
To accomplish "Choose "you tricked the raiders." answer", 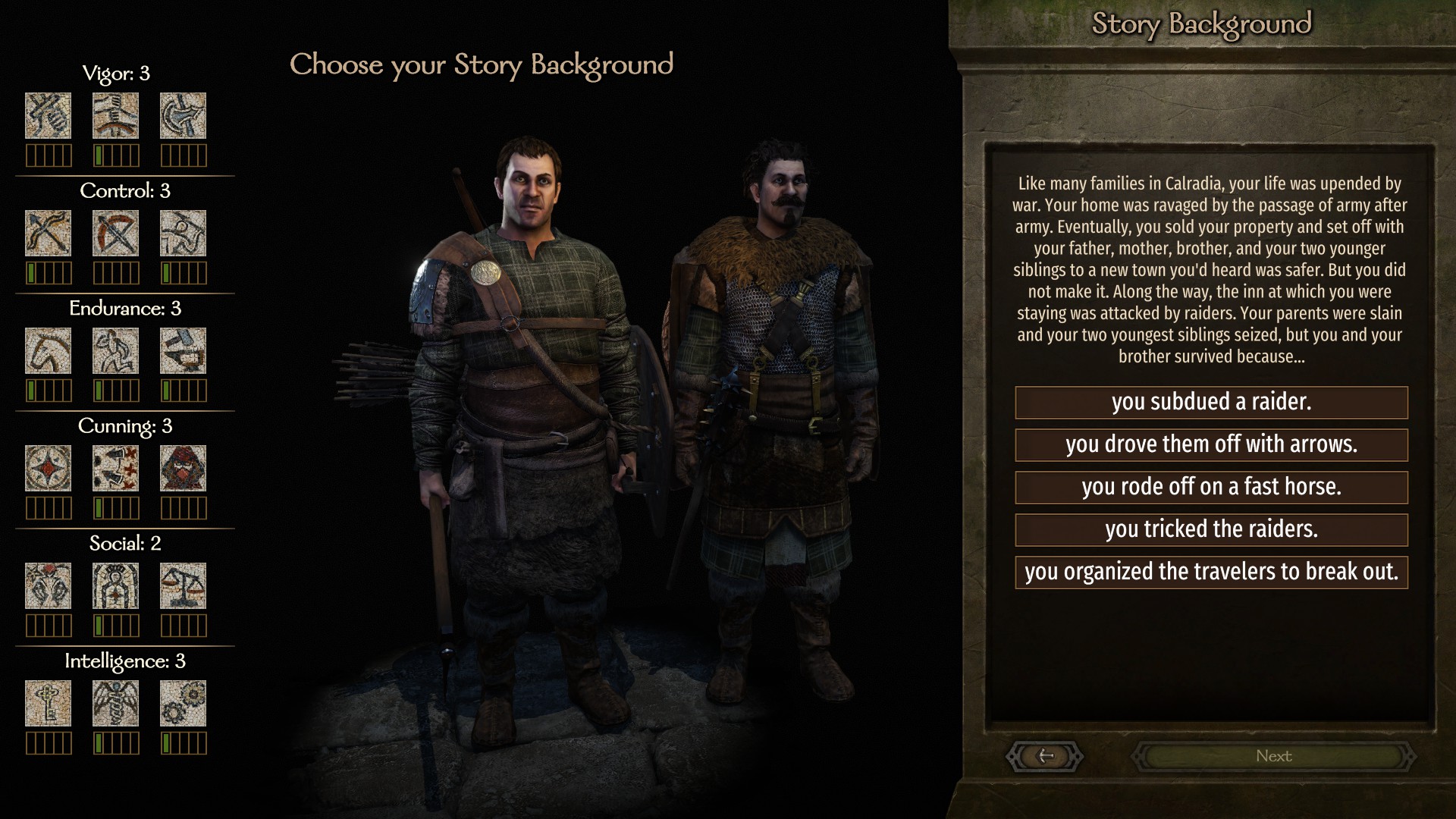I will tap(1211, 529).
